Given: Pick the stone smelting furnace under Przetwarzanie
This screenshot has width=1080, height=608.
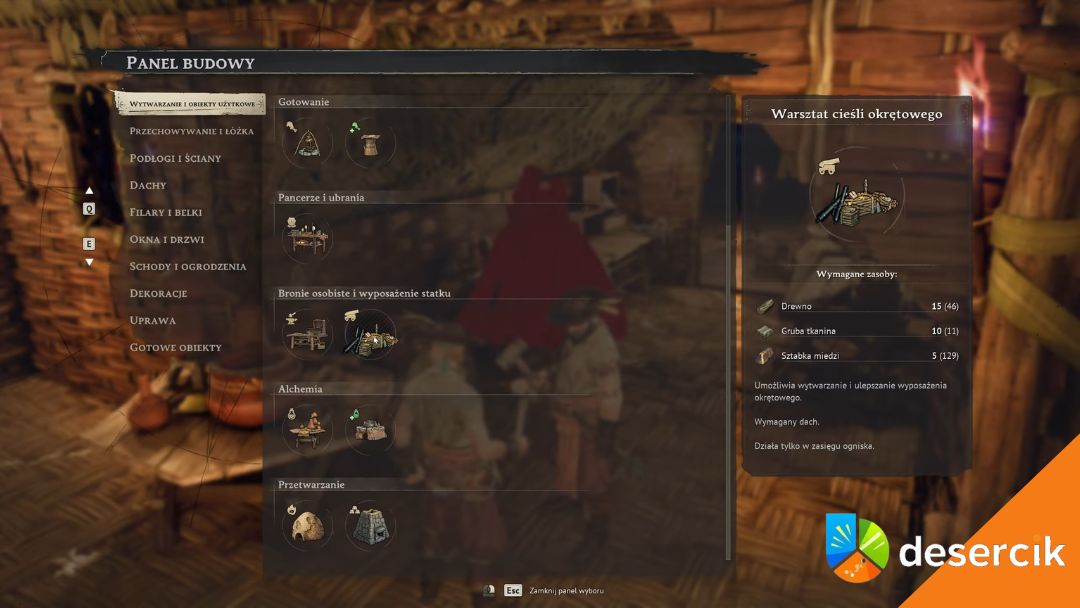Looking at the screenshot, I should 370,525.
